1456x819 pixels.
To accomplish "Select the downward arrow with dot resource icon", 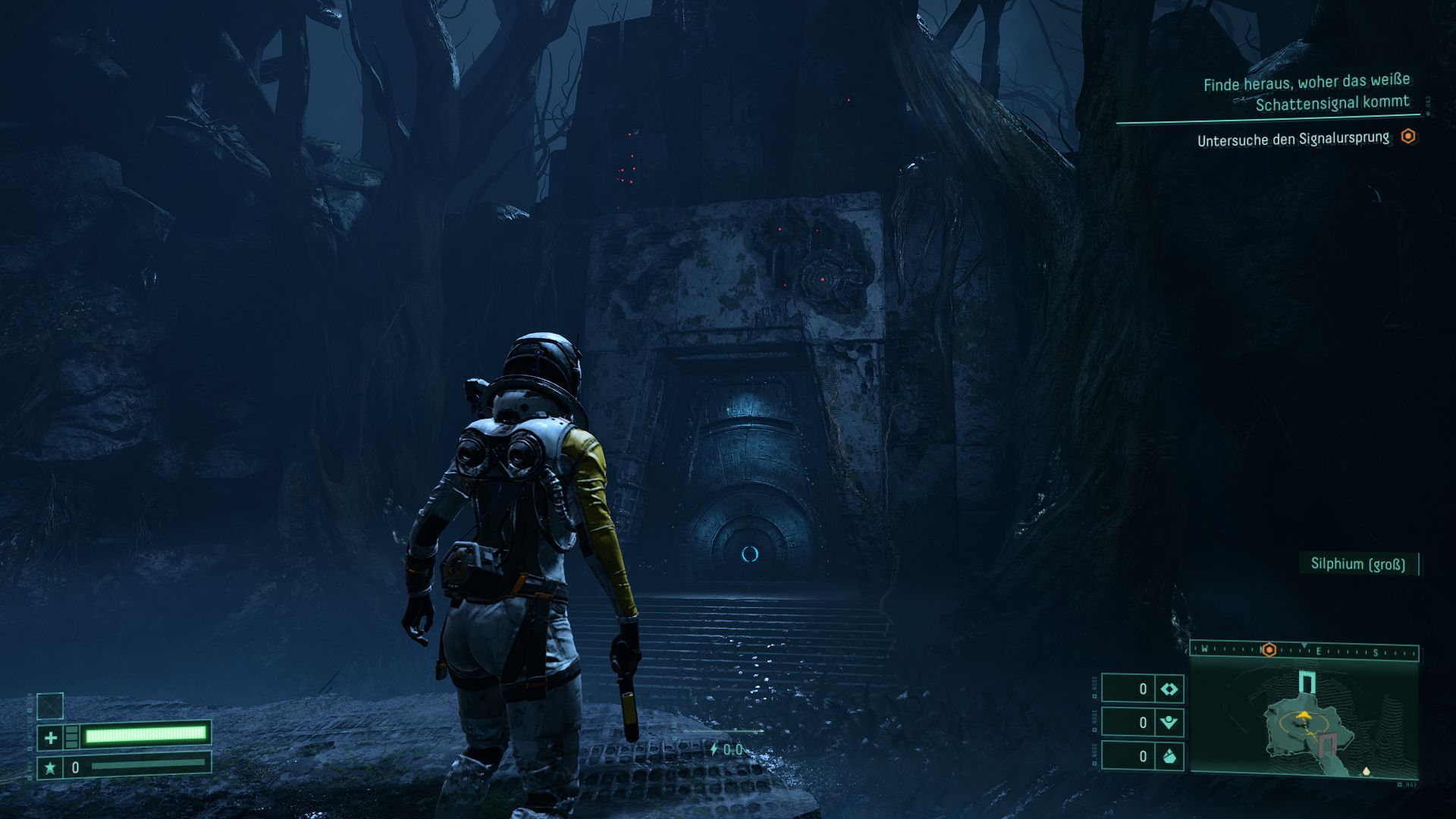I will (x=1169, y=723).
